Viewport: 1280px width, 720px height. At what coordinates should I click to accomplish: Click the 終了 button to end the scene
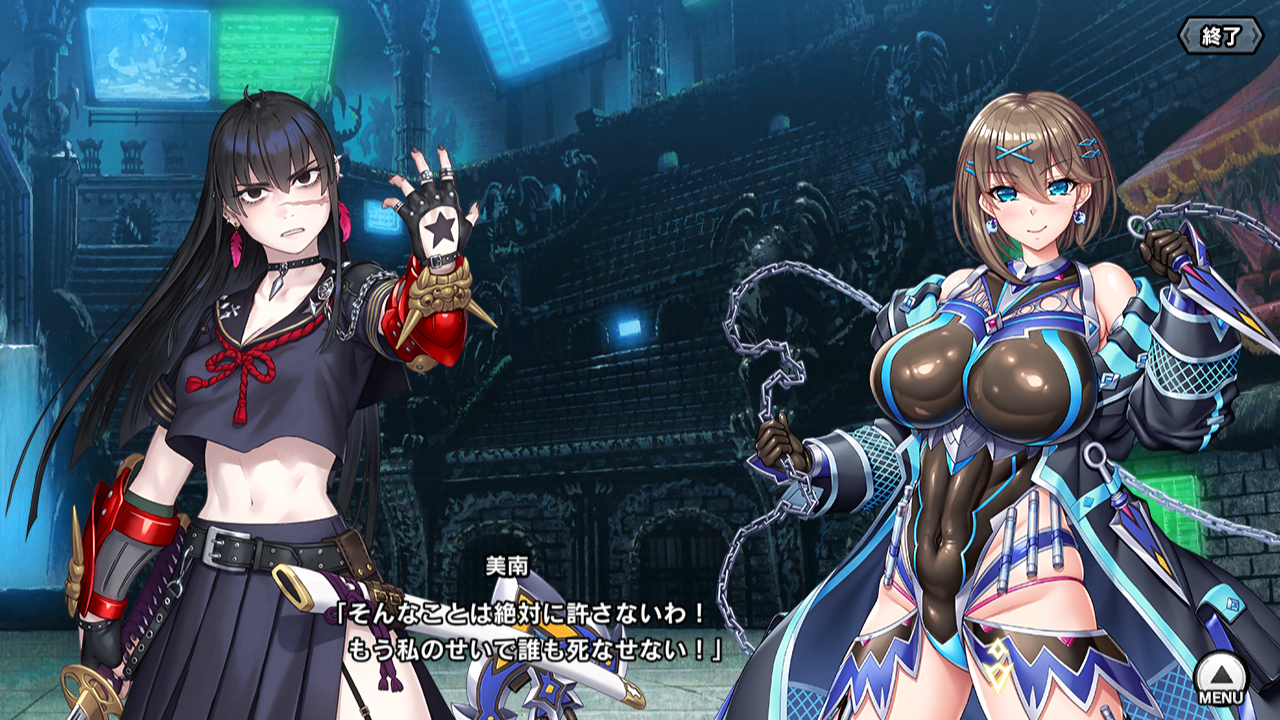(1220, 37)
